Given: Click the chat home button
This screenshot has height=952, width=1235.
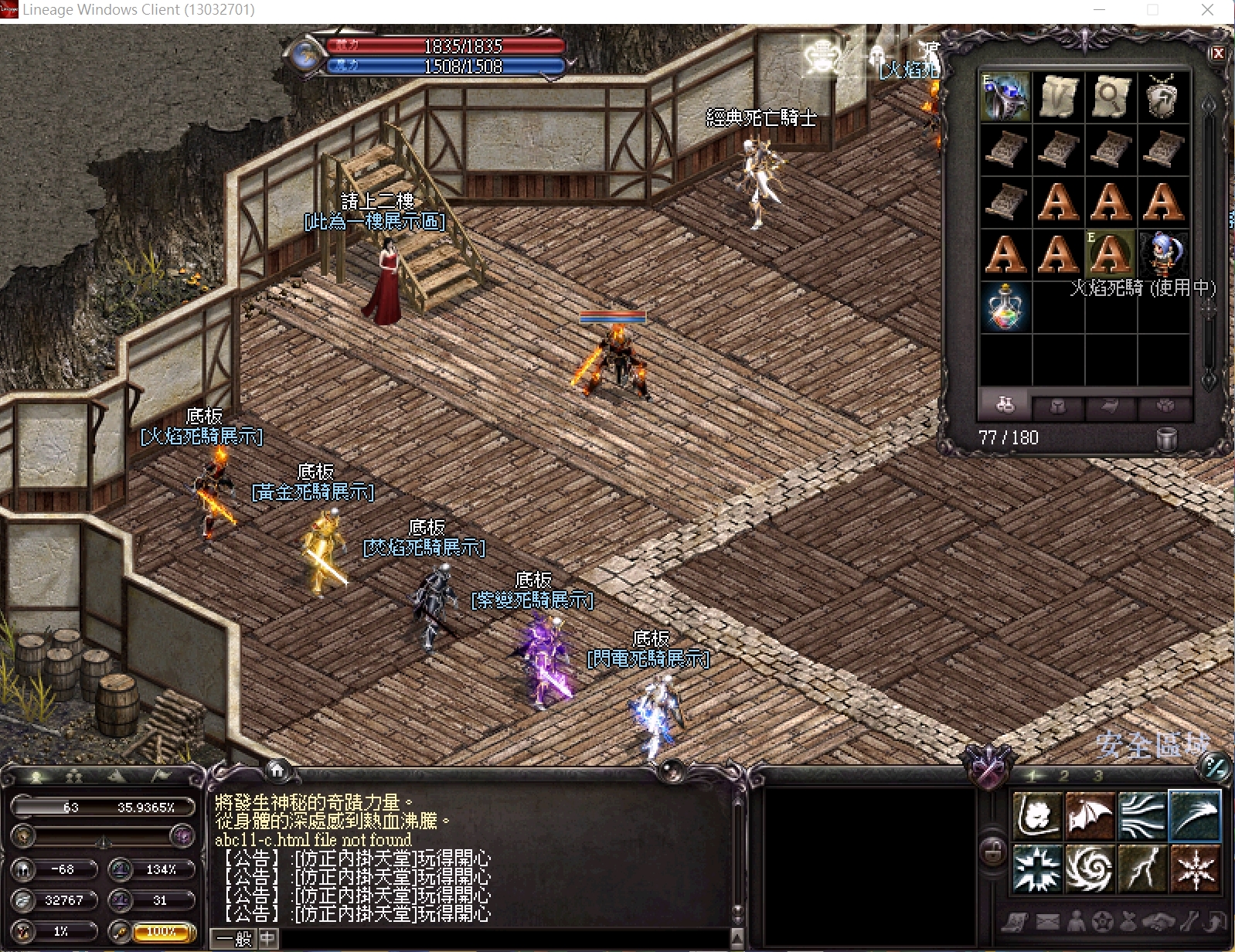Looking at the screenshot, I should [277, 770].
